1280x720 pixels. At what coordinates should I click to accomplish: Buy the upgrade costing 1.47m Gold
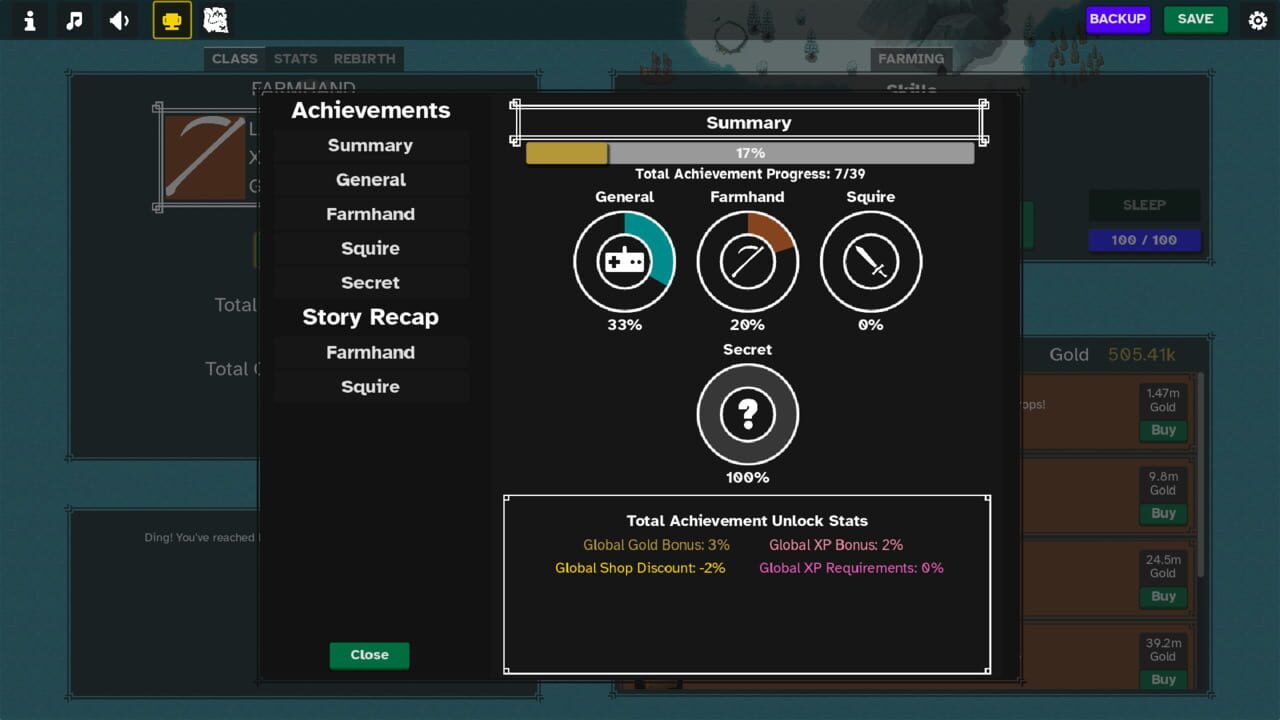pyautogui.click(x=1163, y=430)
